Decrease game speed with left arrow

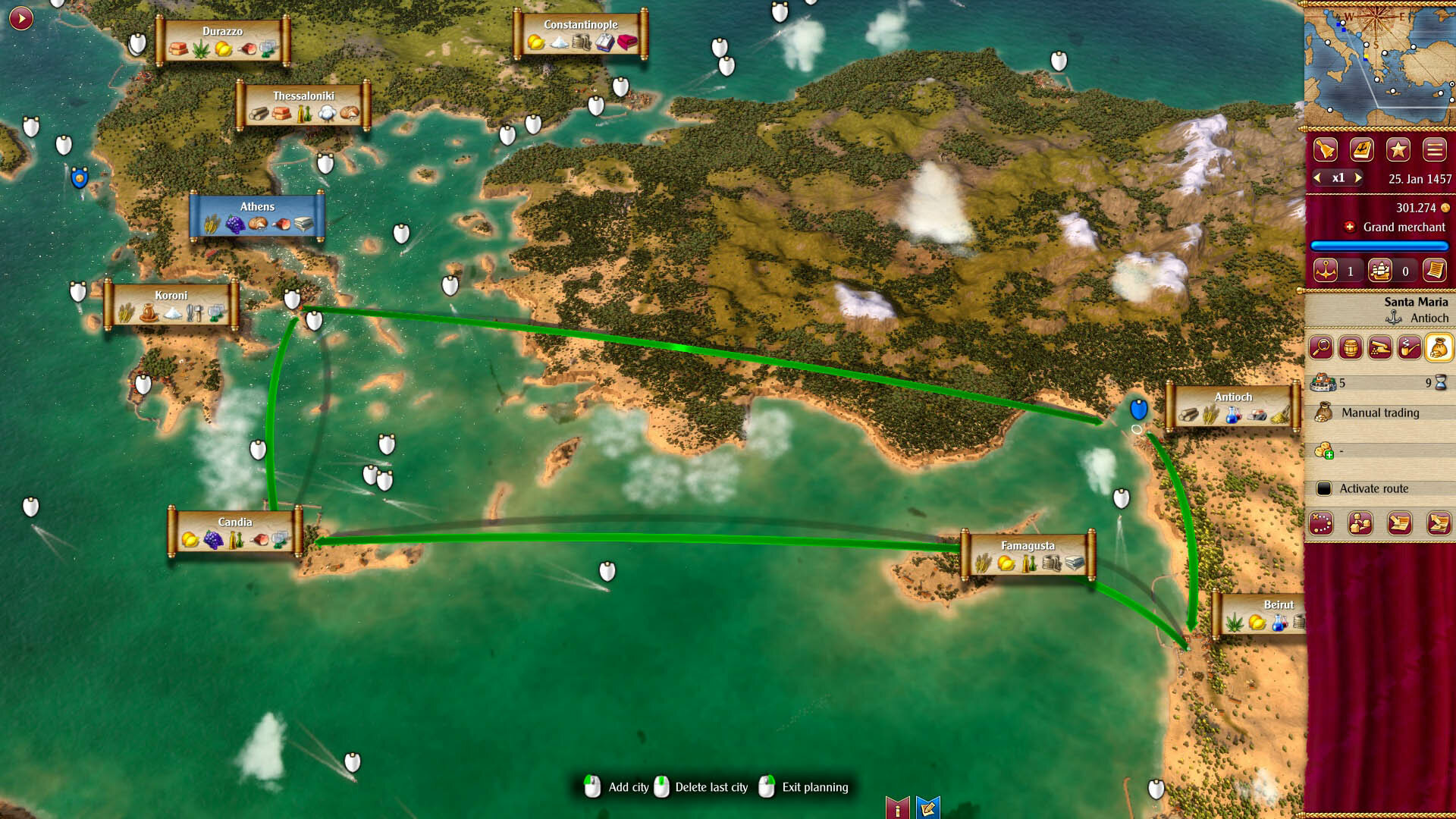[x=1318, y=177]
